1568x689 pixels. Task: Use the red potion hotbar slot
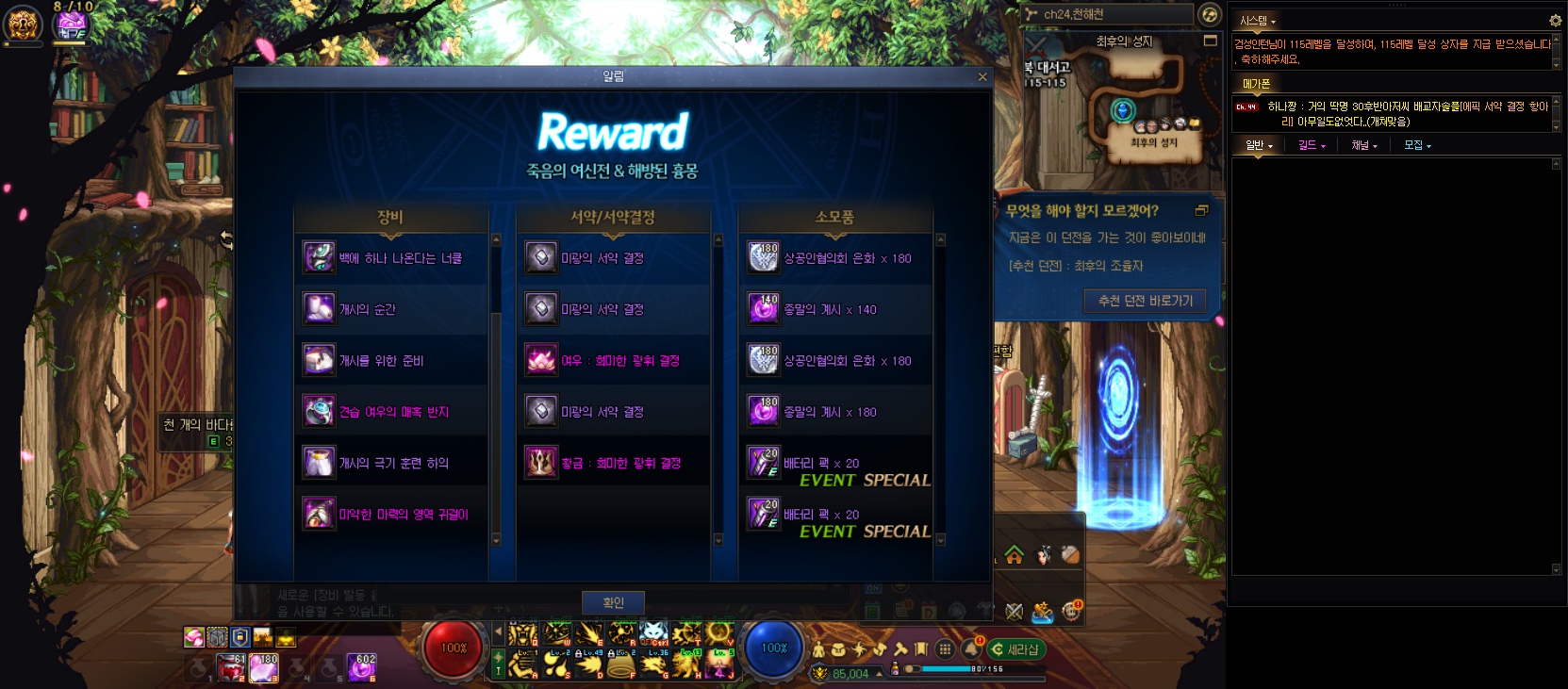(232, 668)
